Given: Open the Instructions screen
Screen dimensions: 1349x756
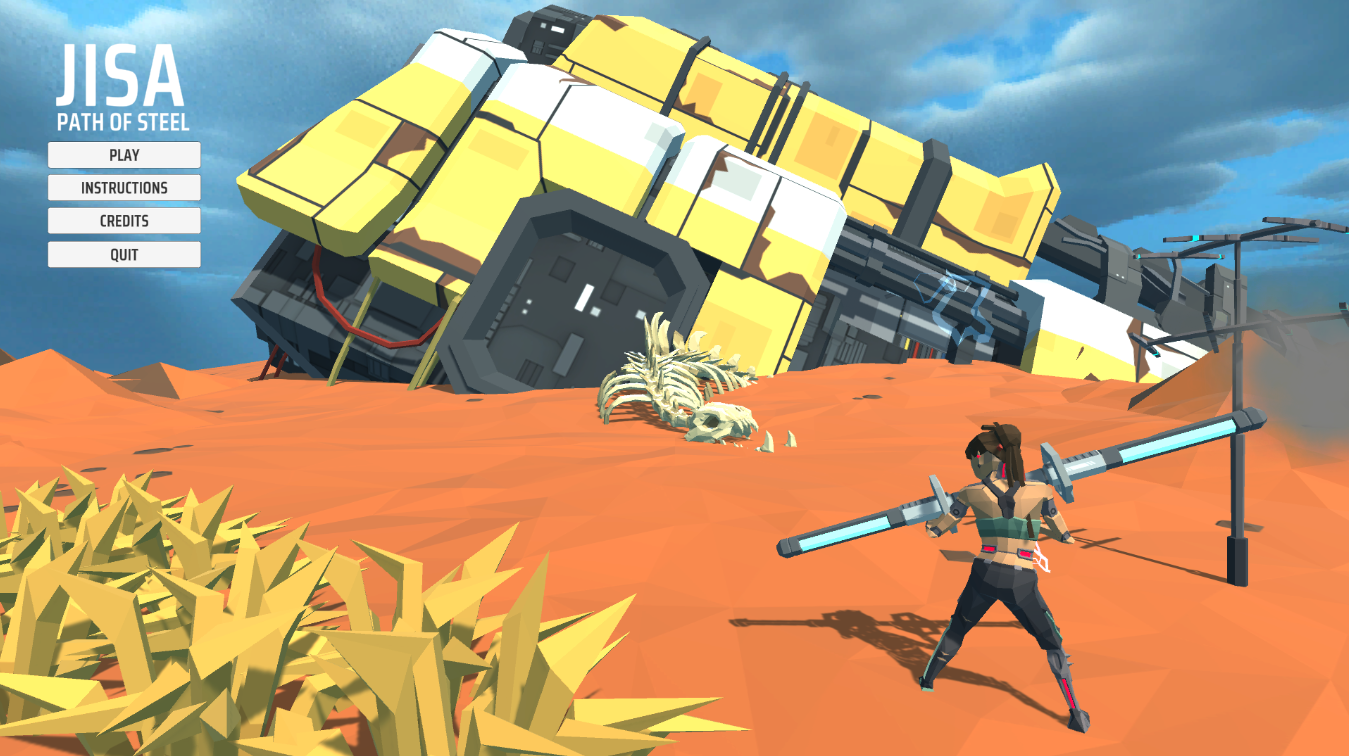Looking at the screenshot, I should click(124, 188).
